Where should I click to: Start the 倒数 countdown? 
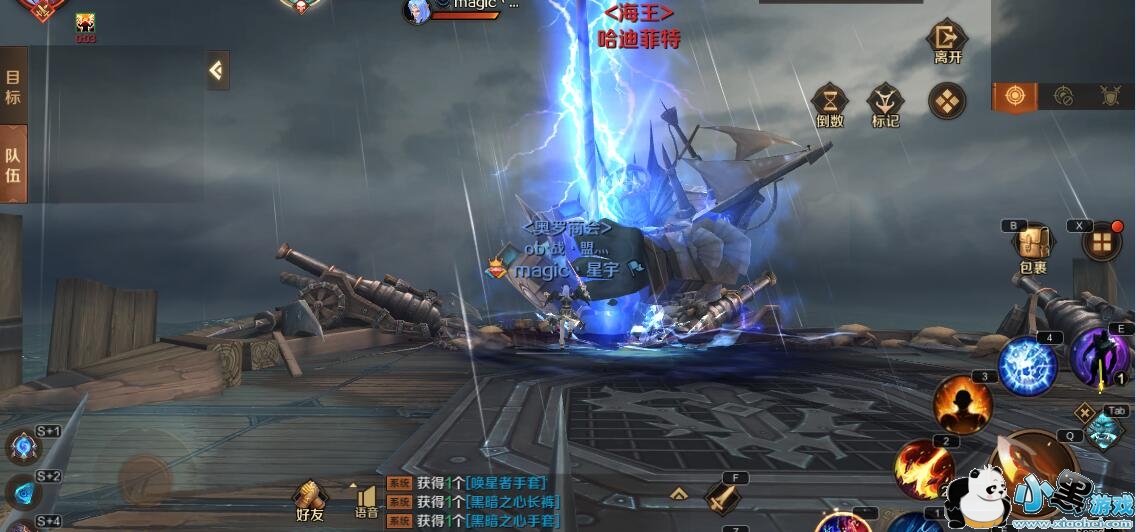click(830, 104)
